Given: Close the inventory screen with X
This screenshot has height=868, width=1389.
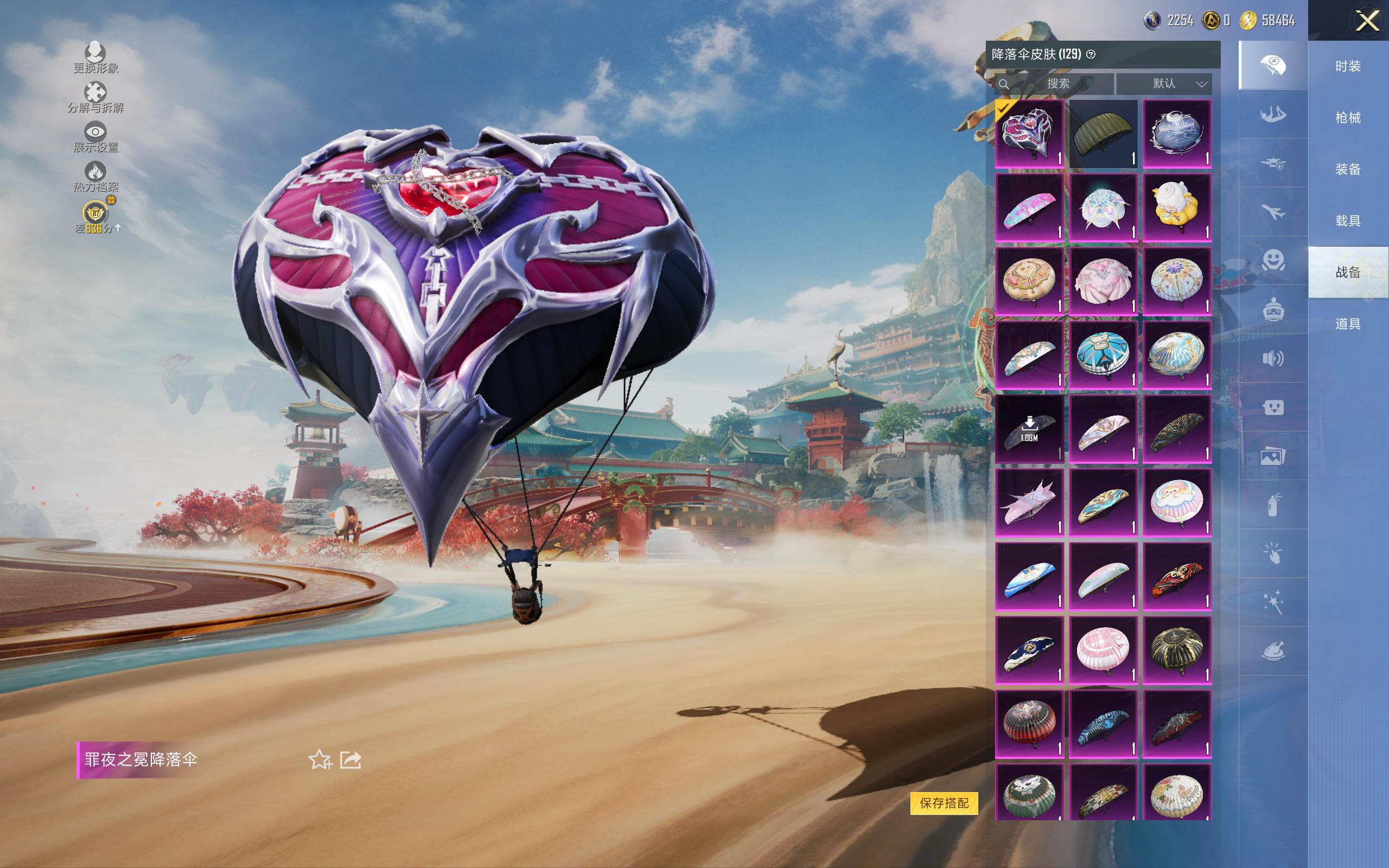Looking at the screenshot, I should tap(1367, 21).
